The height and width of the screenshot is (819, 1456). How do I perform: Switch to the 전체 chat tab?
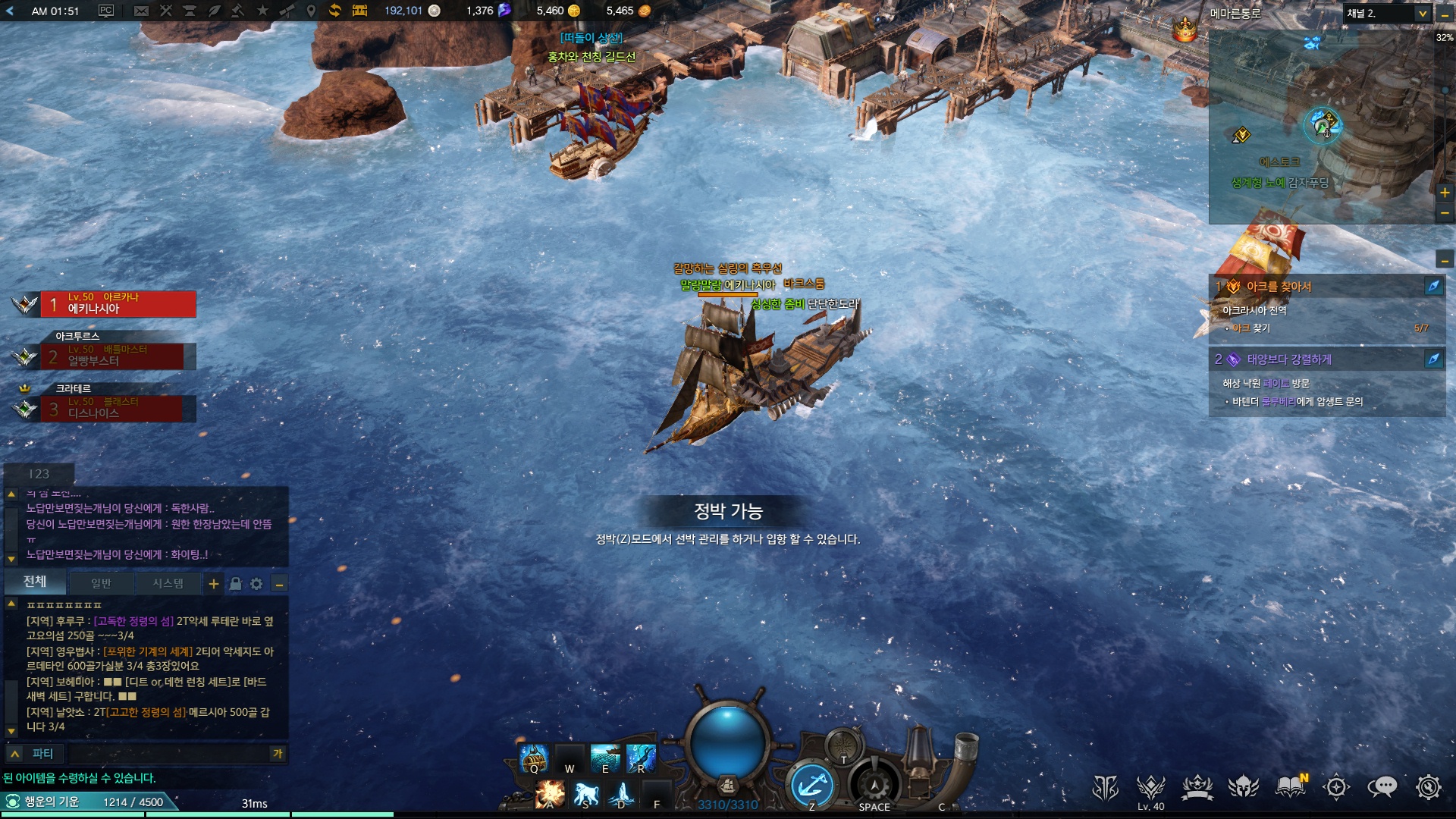(35, 582)
